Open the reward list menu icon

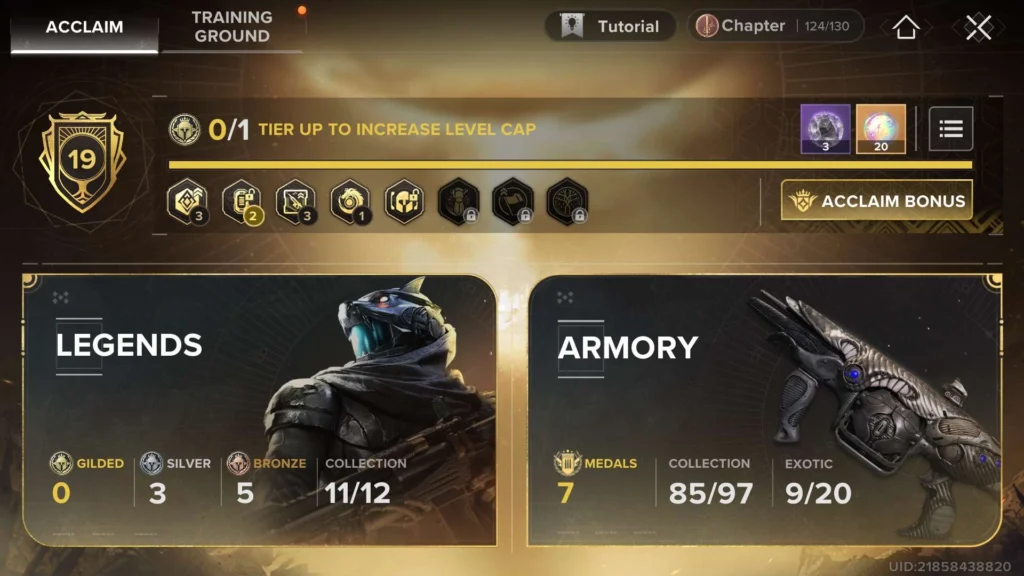[951, 128]
